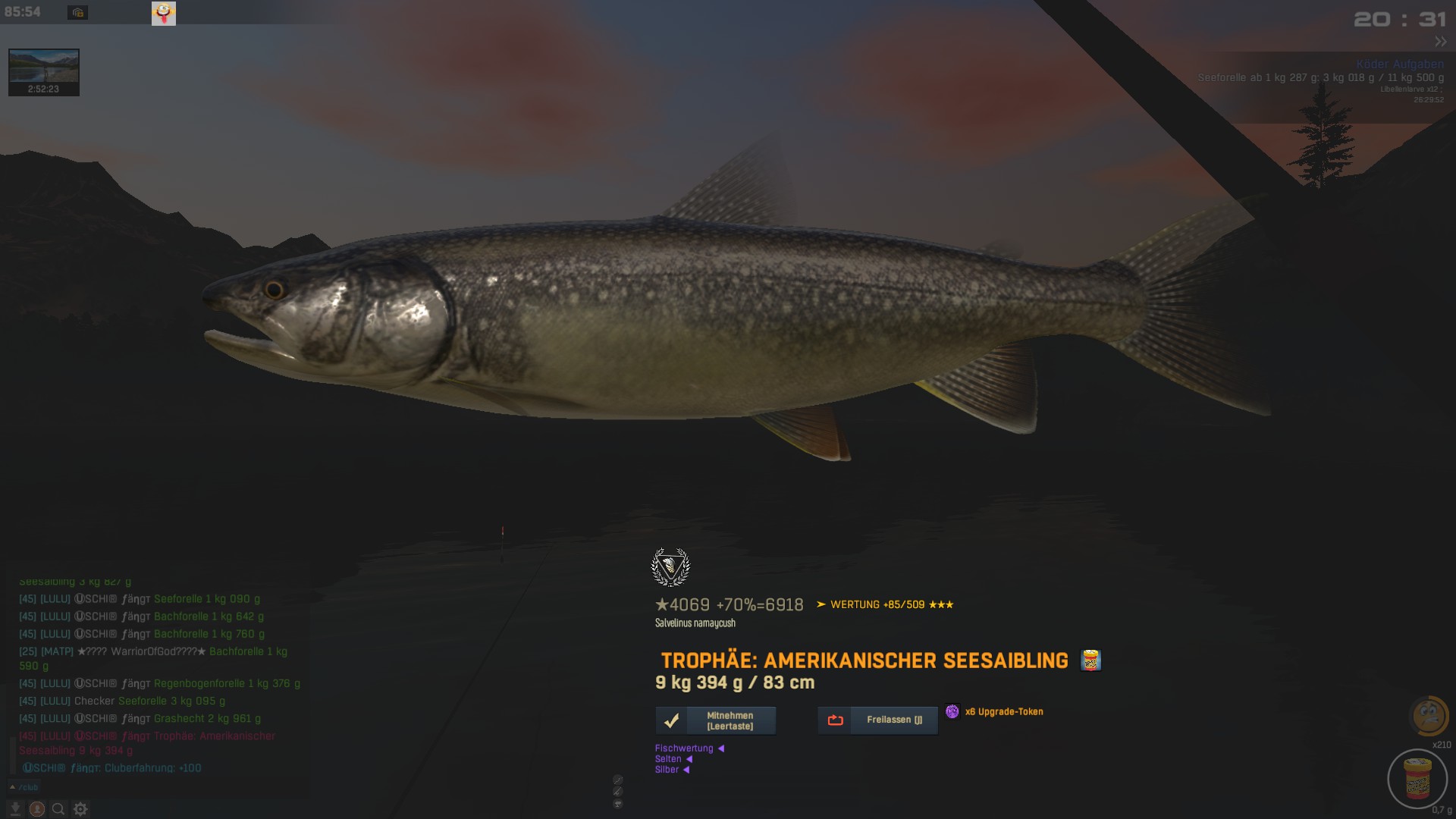The height and width of the screenshot is (819, 1456).
Task: Select the bait jar slot in the bottom-right
Action: pyautogui.click(x=1417, y=779)
